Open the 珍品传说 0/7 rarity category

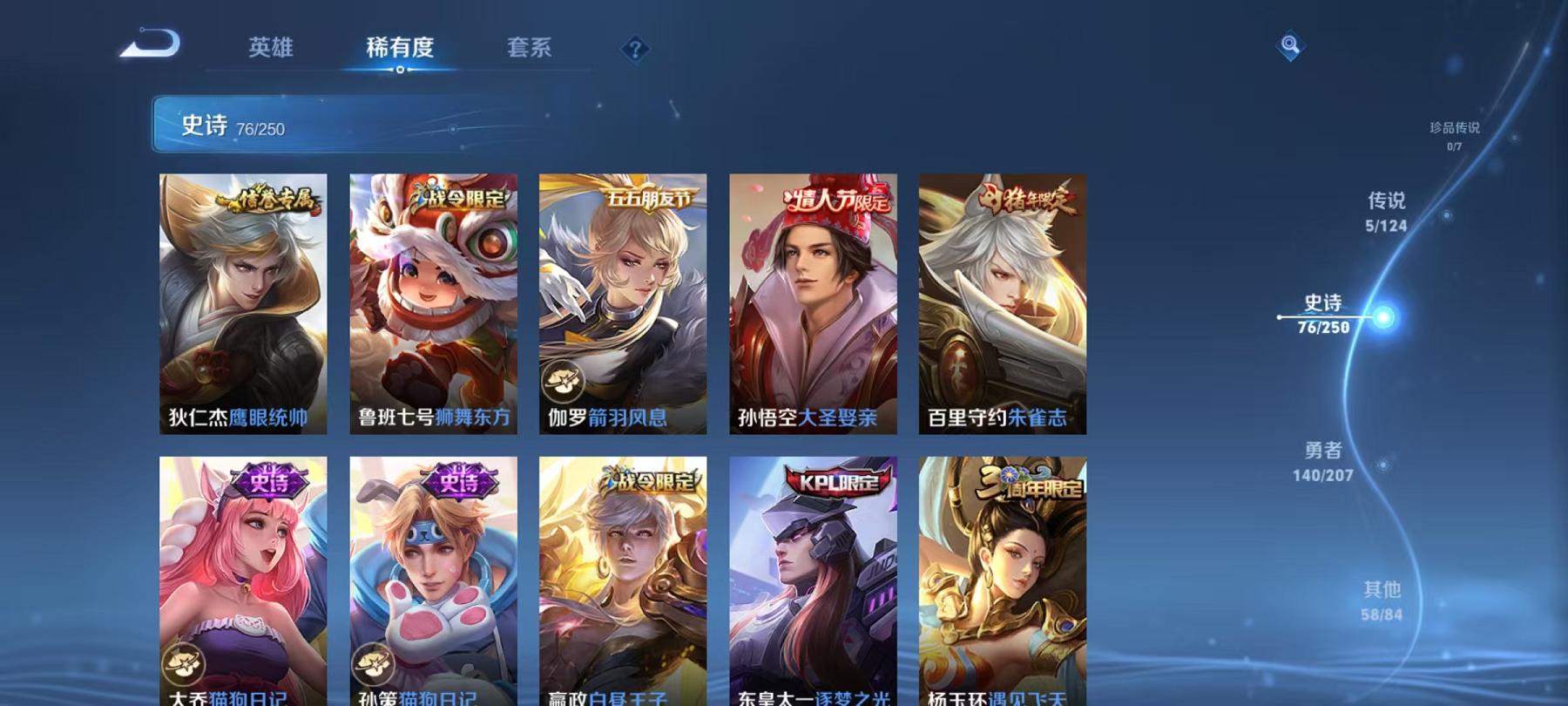click(1456, 135)
